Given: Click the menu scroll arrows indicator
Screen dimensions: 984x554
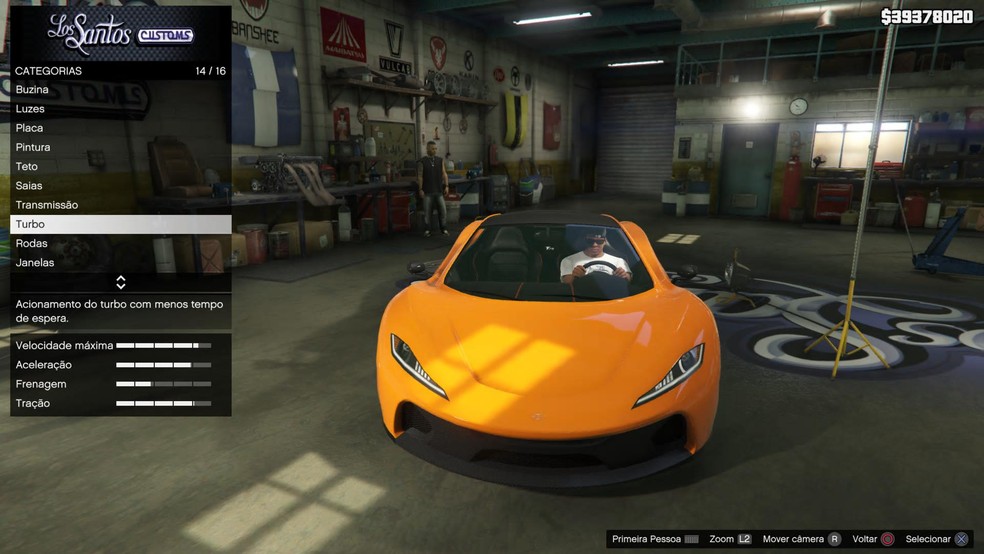Looking at the screenshot, I should (x=121, y=283).
